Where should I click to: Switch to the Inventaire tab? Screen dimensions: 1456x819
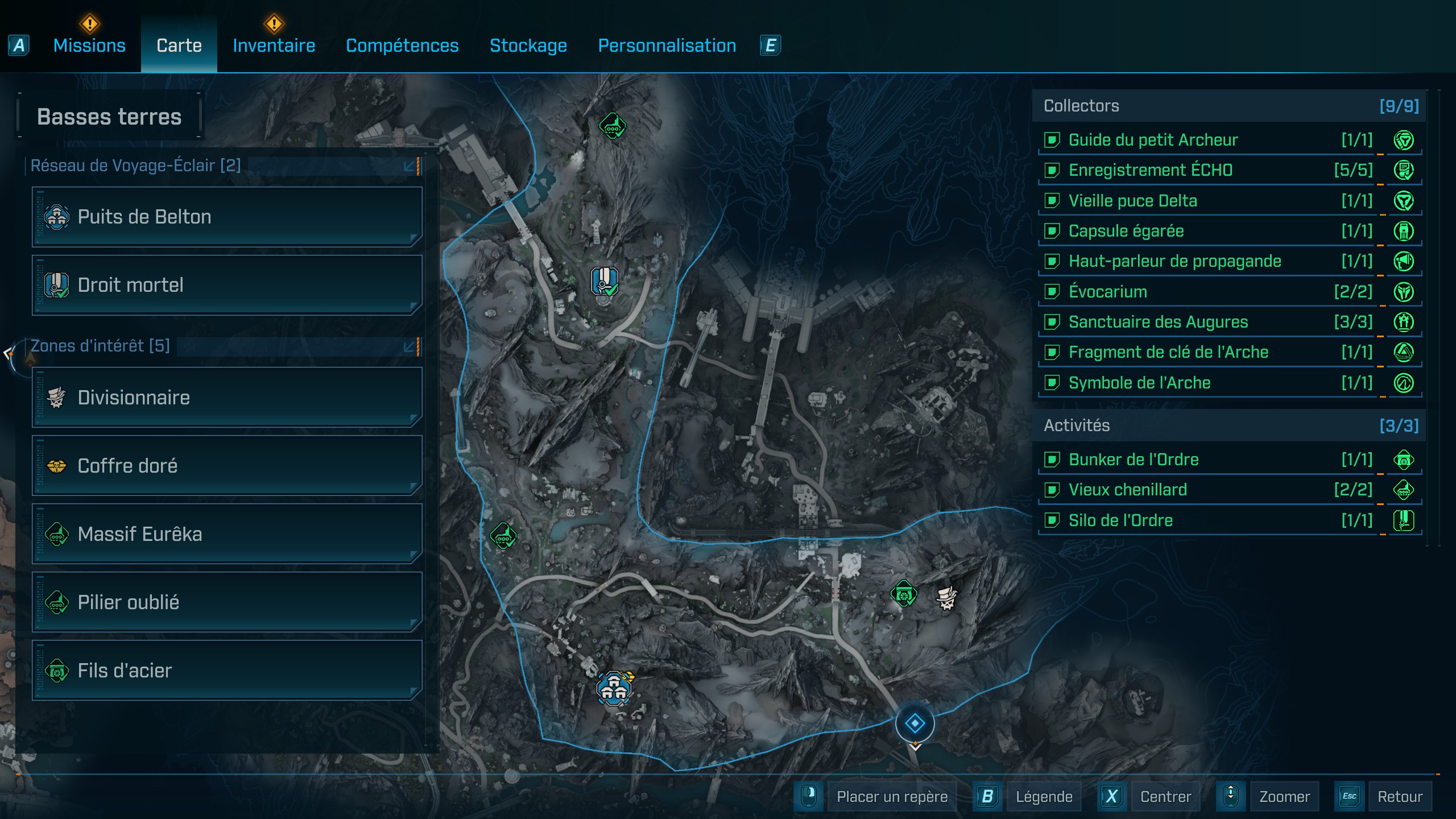(274, 45)
